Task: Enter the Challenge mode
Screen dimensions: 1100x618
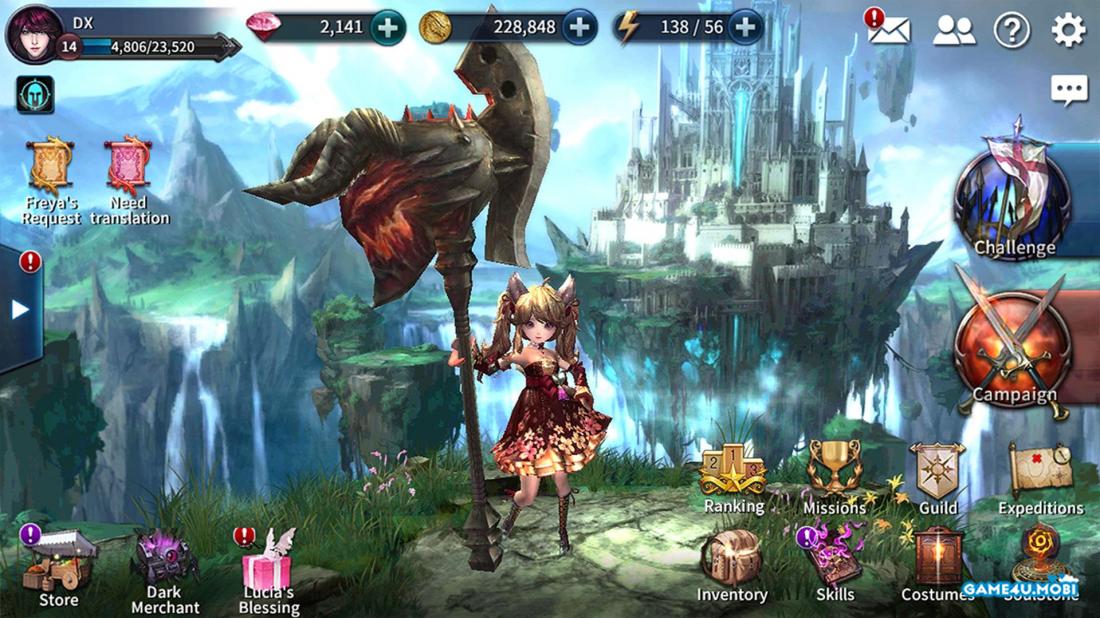Action: (1014, 200)
